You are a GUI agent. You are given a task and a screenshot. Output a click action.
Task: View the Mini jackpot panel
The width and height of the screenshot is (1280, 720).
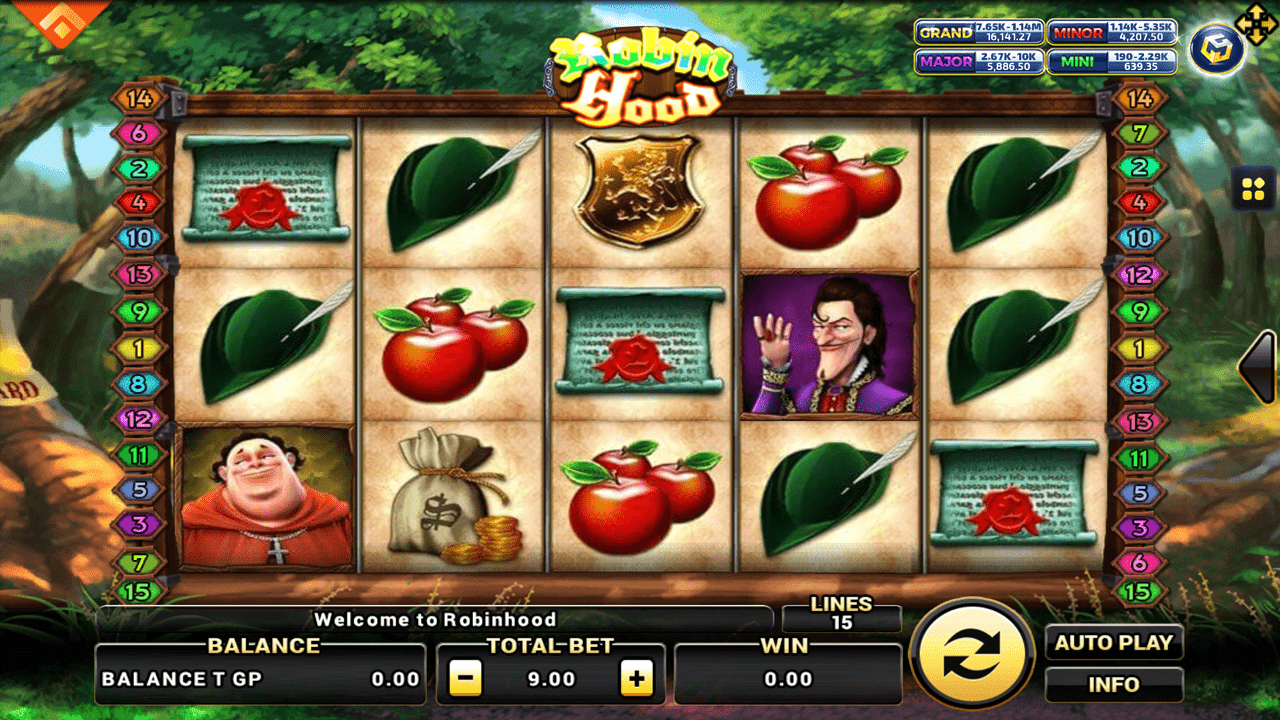point(1112,62)
